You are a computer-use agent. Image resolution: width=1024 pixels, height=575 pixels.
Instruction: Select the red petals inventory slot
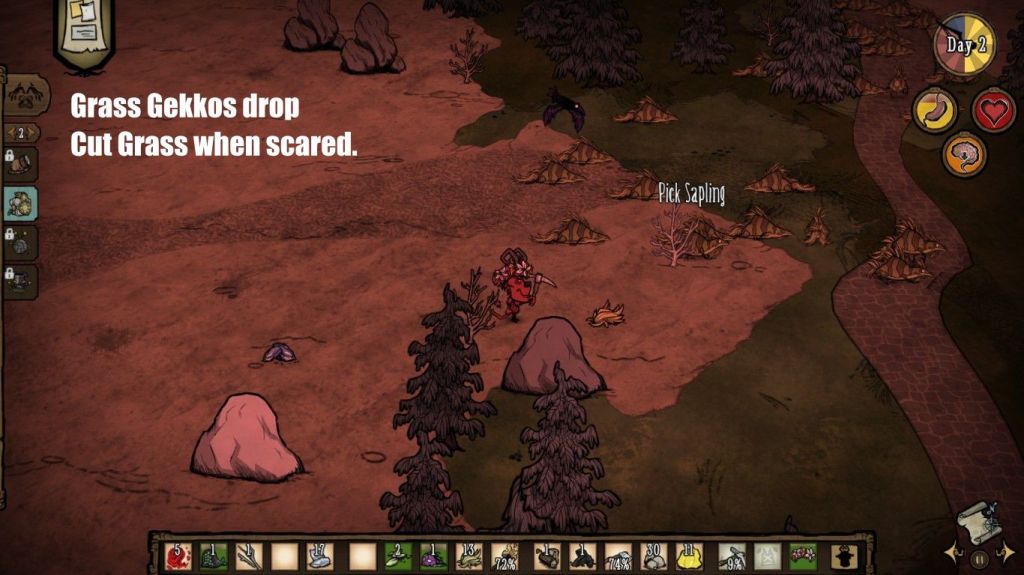coord(176,555)
